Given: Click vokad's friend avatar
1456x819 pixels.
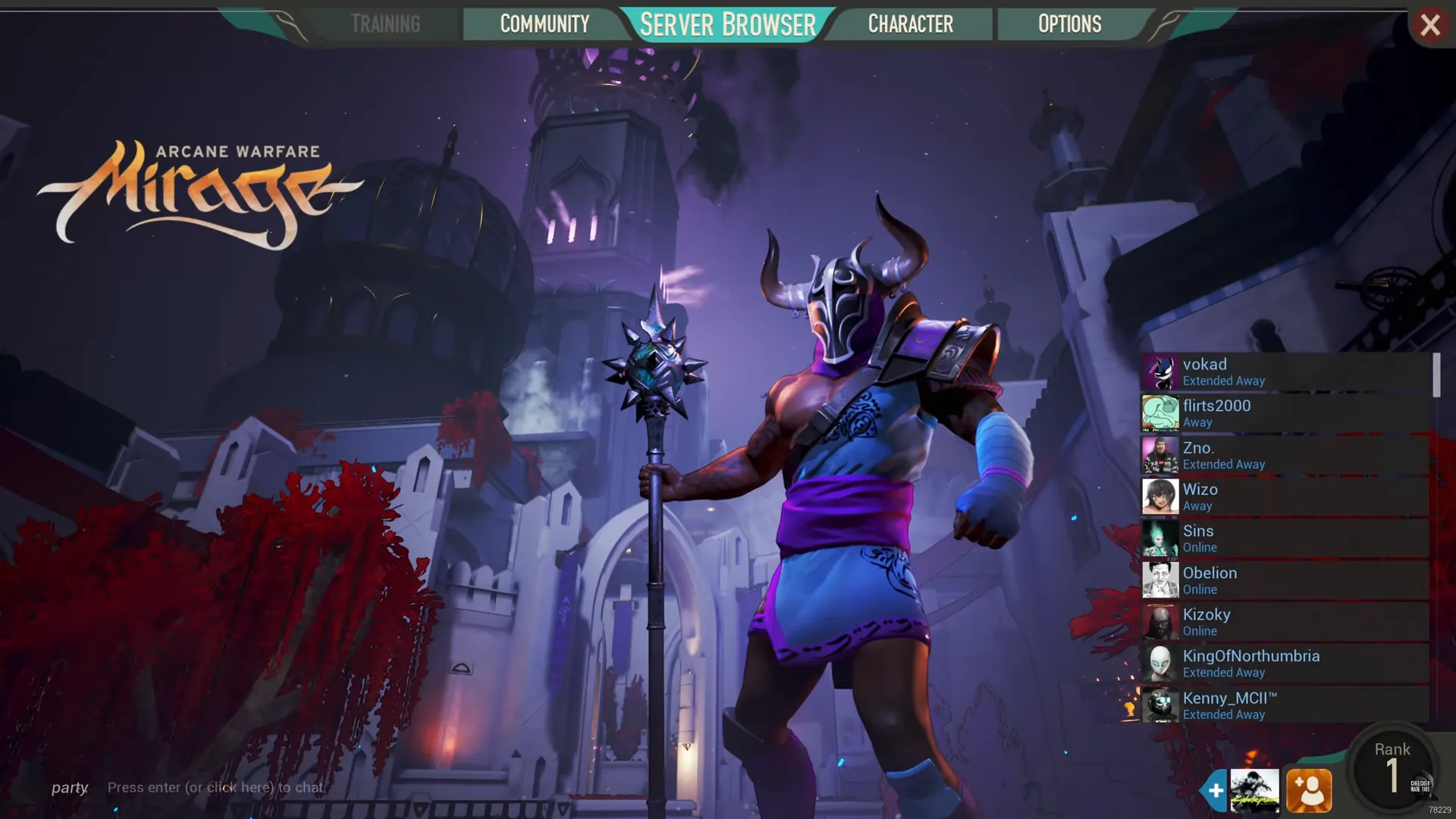Looking at the screenshot, I should point(1159,372).
